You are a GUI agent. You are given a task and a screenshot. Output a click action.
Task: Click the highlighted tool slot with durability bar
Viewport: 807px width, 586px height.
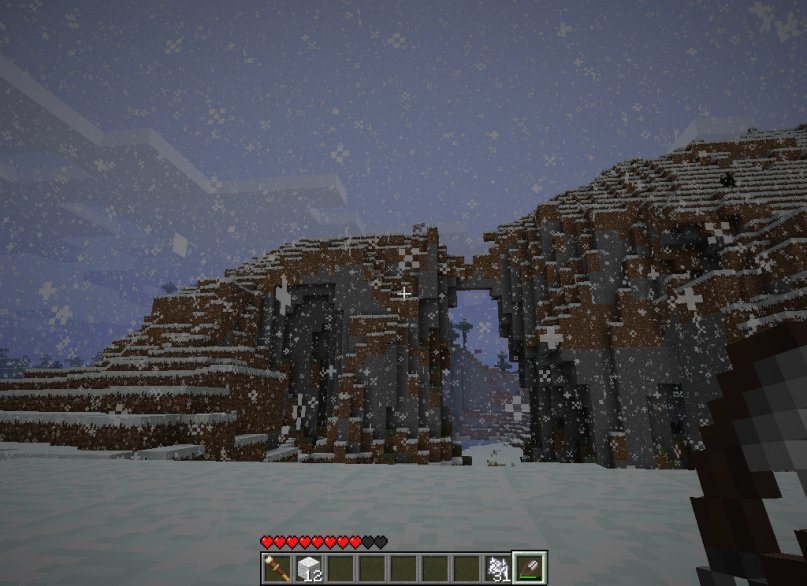coord(528,567)
